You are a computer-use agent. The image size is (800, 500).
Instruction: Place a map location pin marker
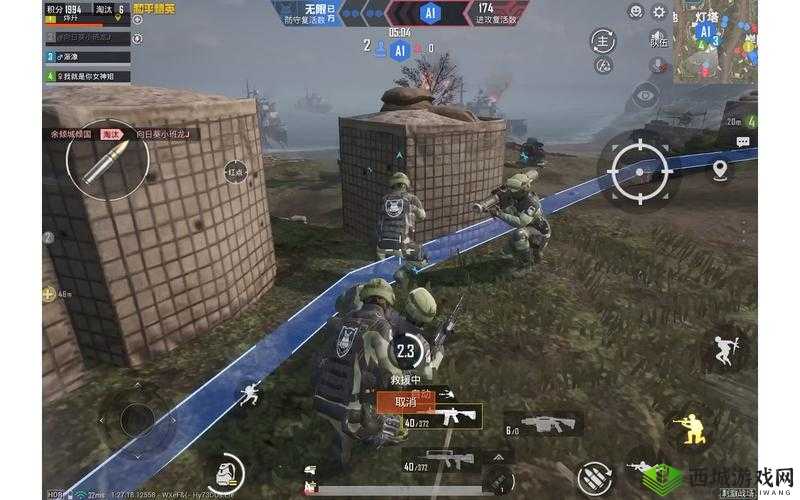point(719,169)
